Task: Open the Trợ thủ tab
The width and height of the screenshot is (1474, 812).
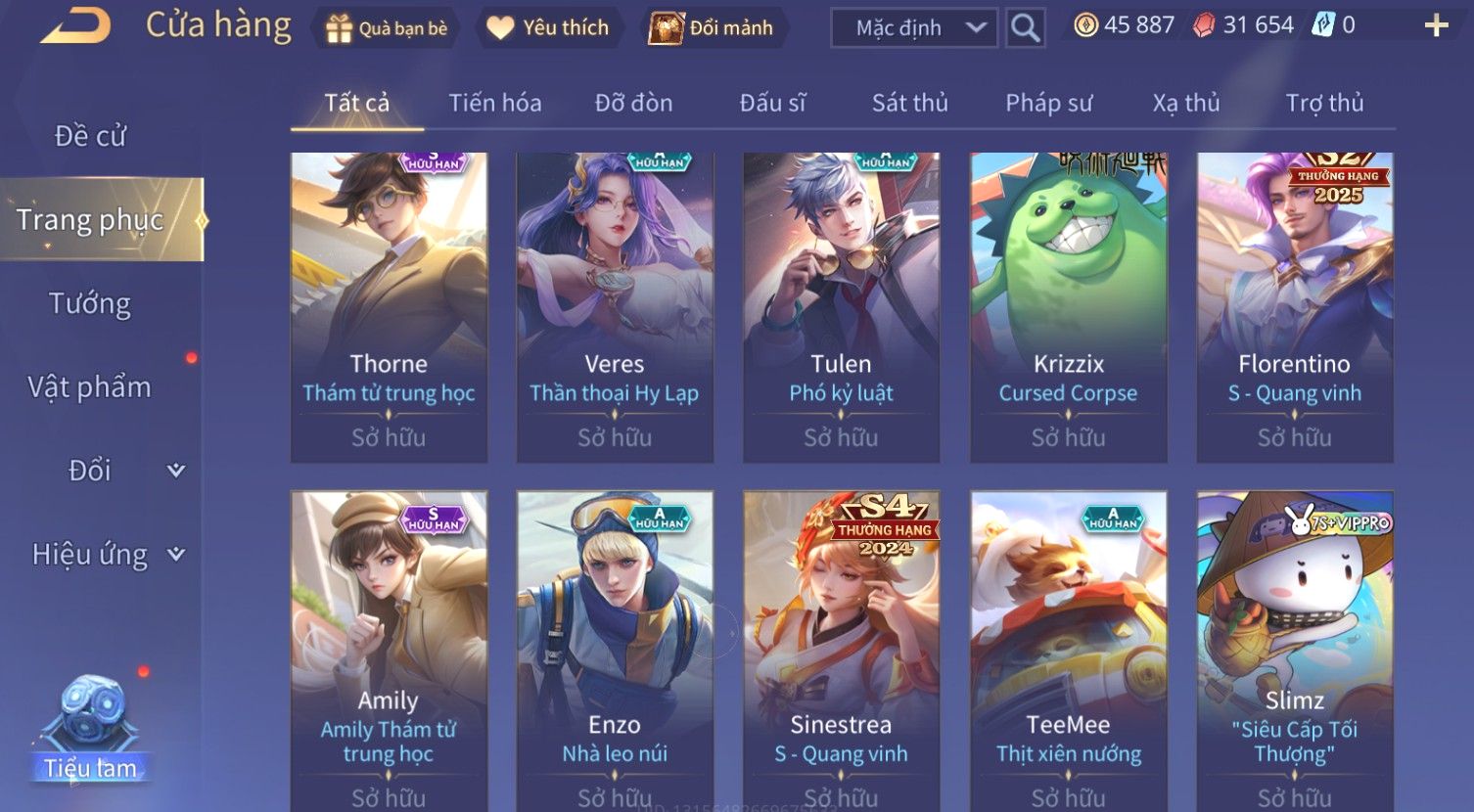Action: coord(1324,103)
